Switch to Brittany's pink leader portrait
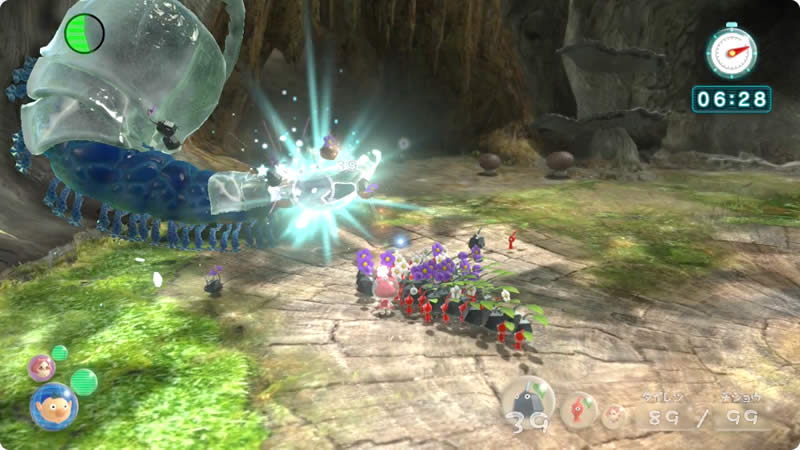The width and height of the screenshot is (800, 450). pos(41,367)
